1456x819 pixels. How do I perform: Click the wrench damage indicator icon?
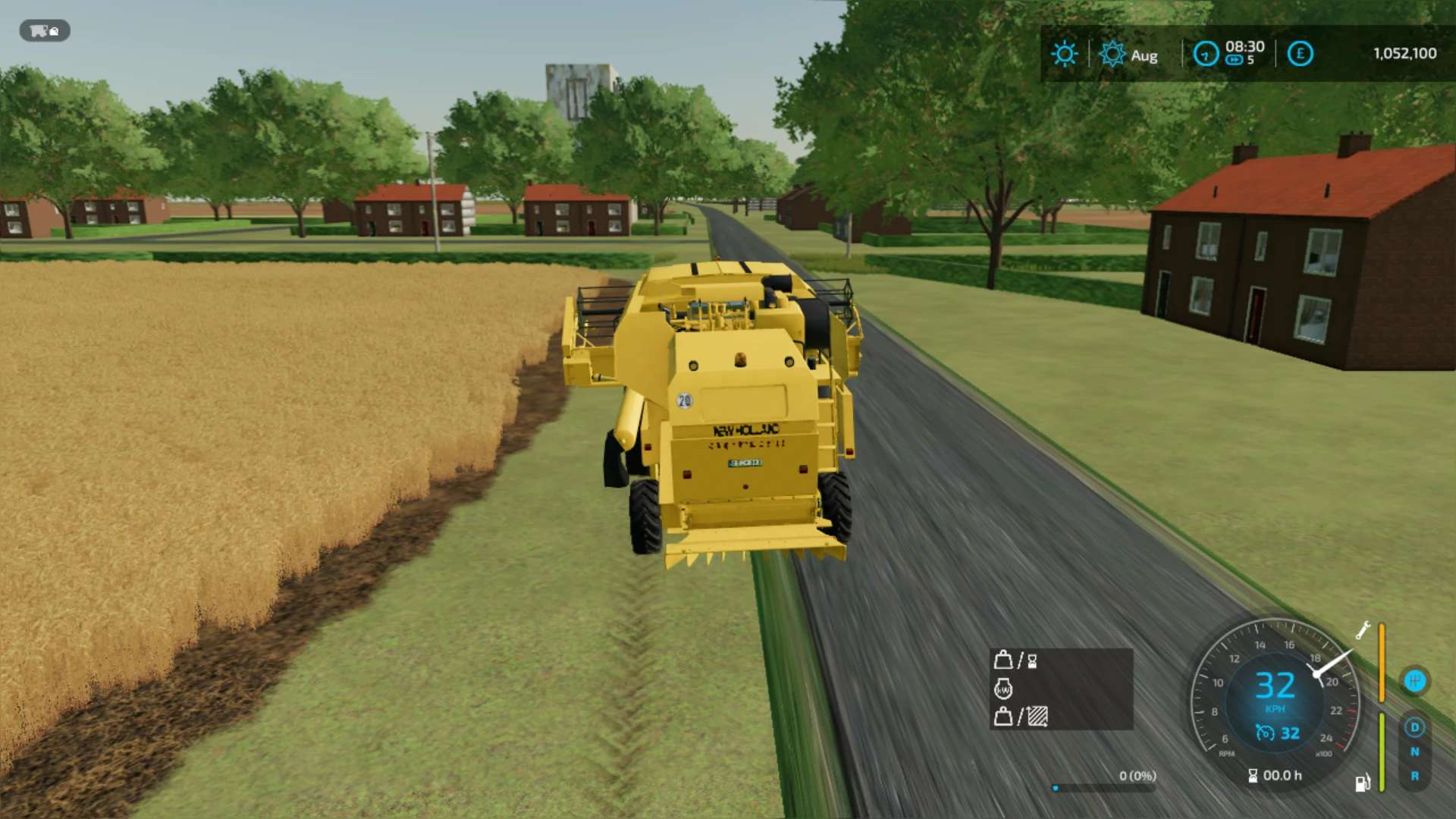[x=1363, y=630]
